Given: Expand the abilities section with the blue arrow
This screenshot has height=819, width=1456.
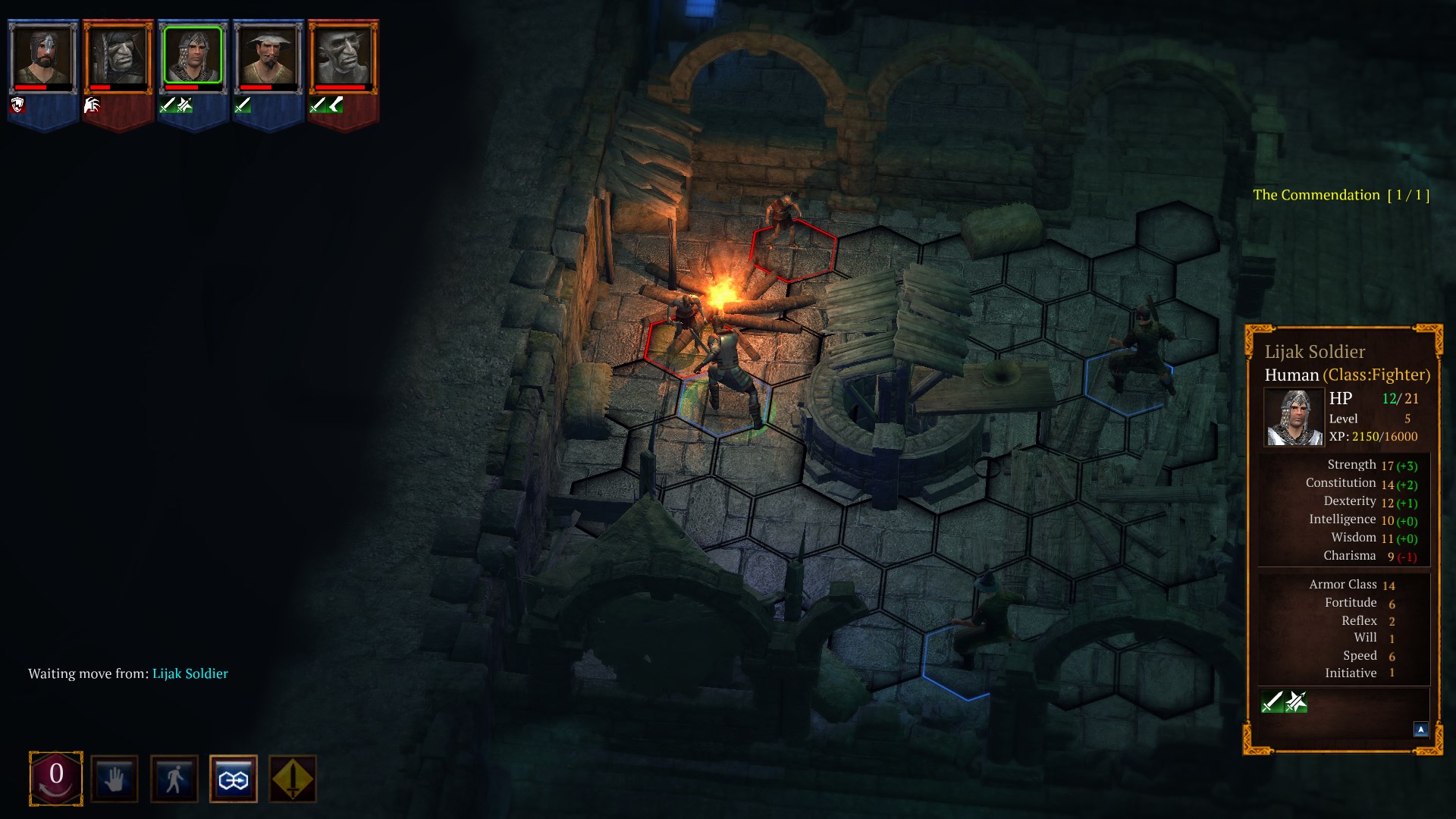Looking at the screenshot, I should click(1420, 729).
